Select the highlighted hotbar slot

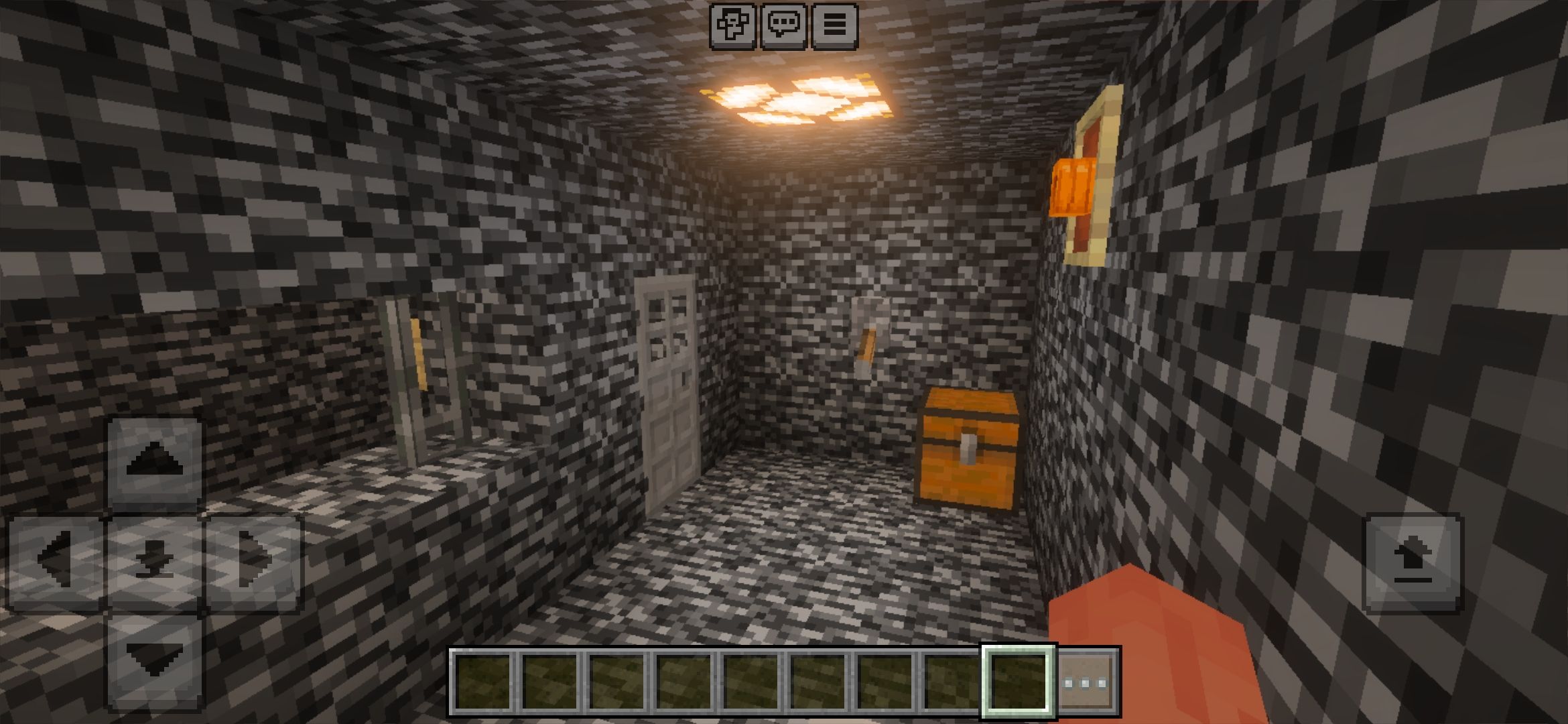coord(1018,681)
